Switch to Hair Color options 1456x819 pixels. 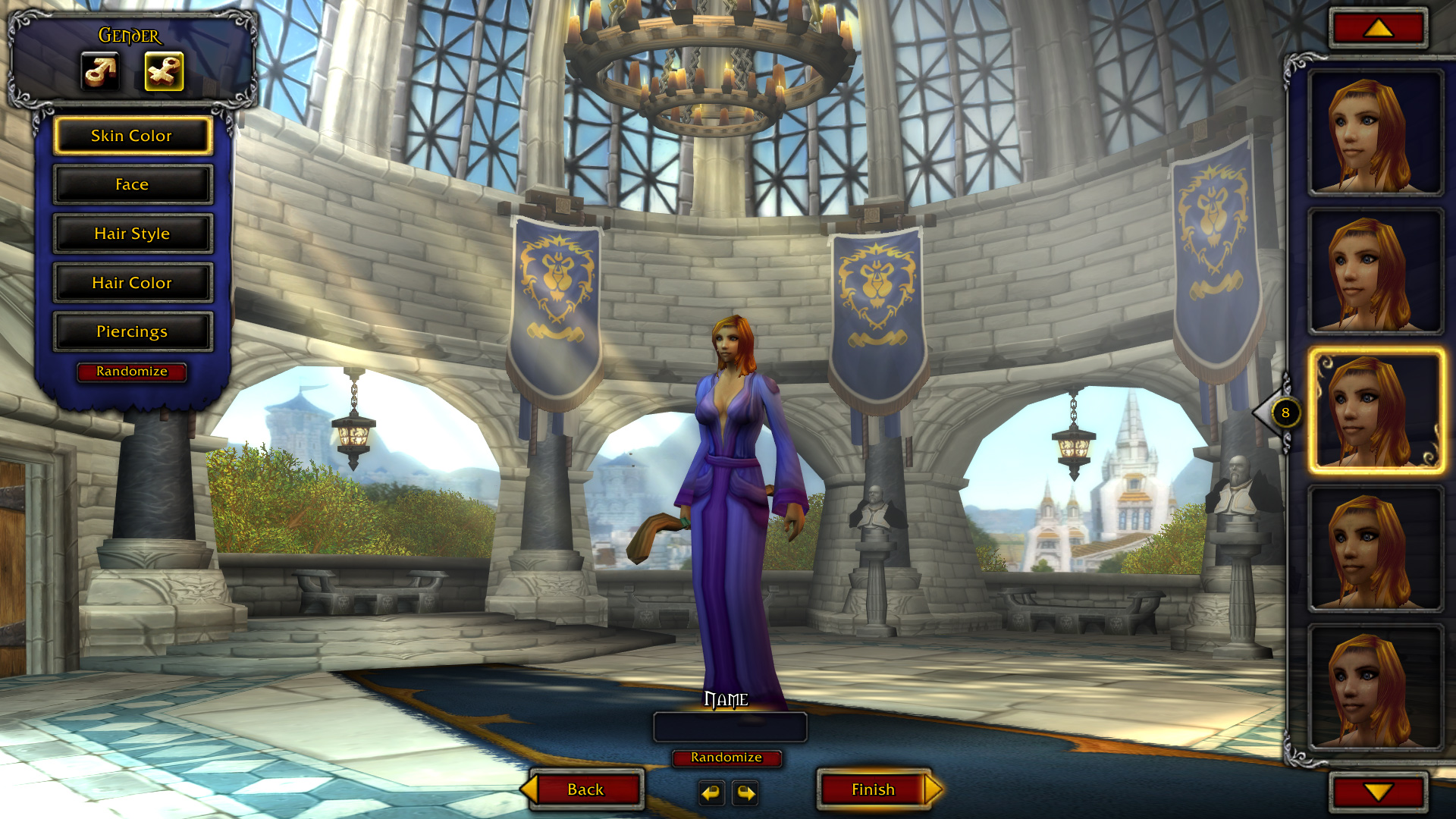pos(132,283)
